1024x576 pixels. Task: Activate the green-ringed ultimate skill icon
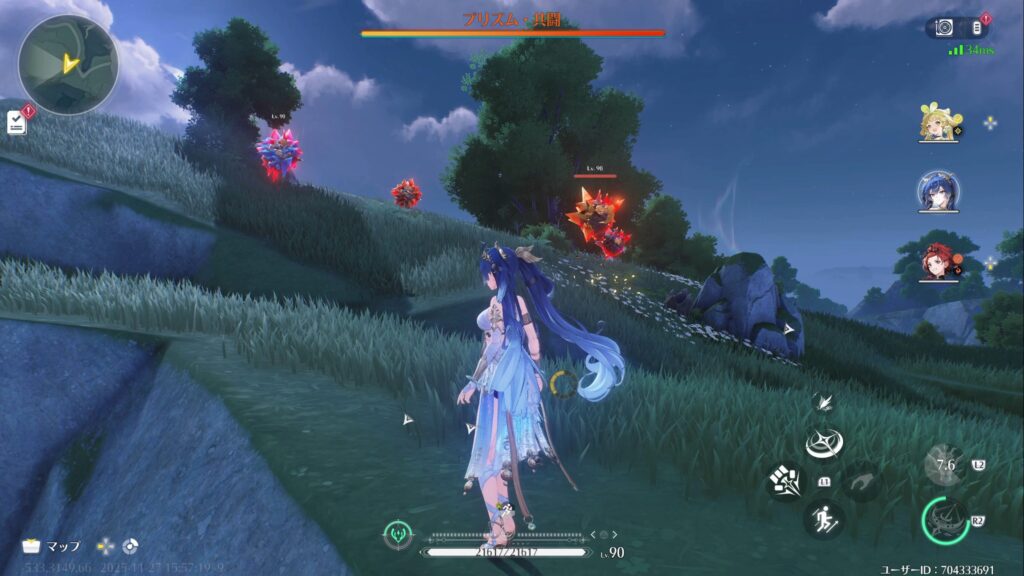tap(943, 520)
